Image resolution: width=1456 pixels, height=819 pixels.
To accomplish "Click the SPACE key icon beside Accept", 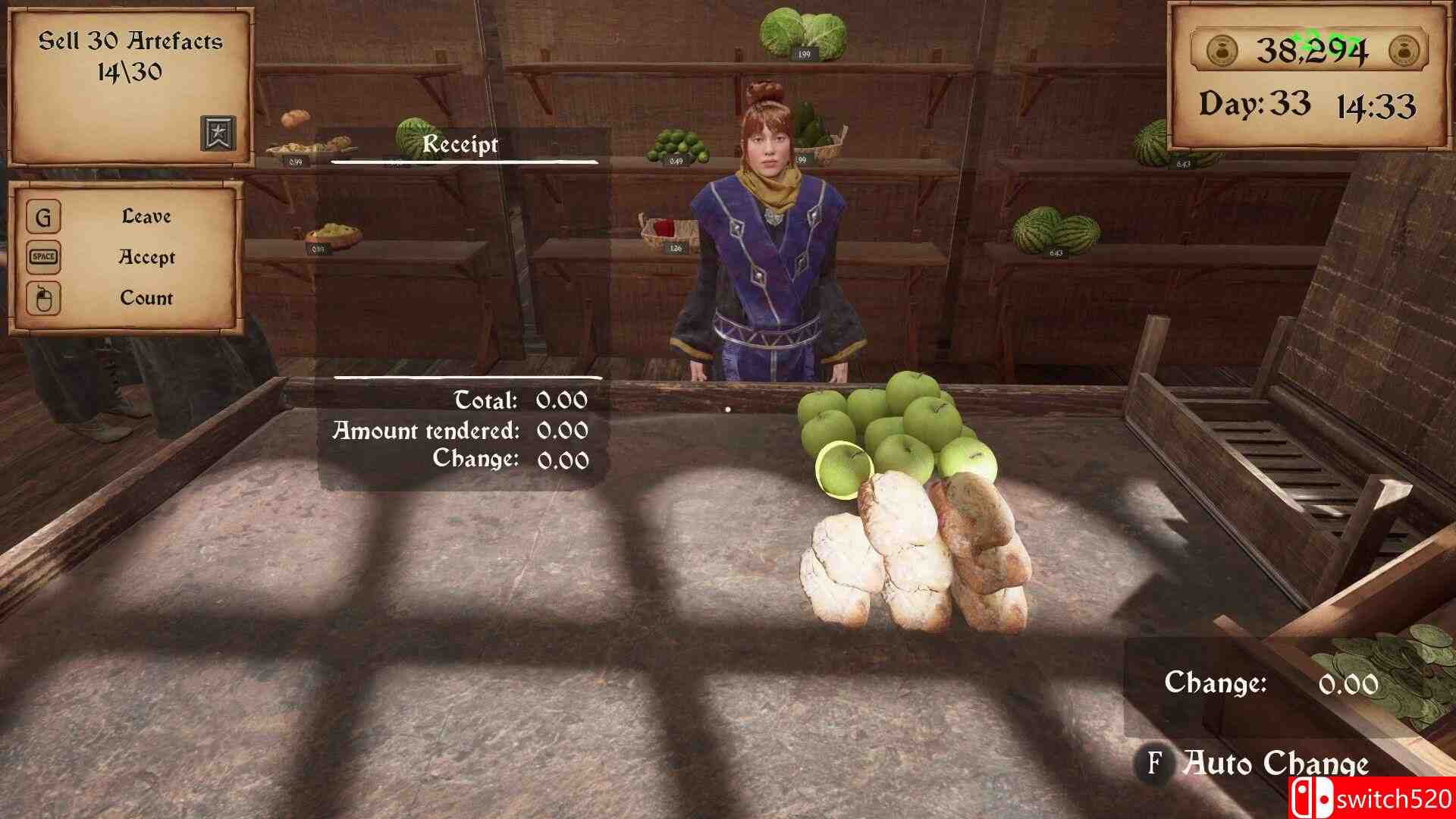I will point(43,258).
